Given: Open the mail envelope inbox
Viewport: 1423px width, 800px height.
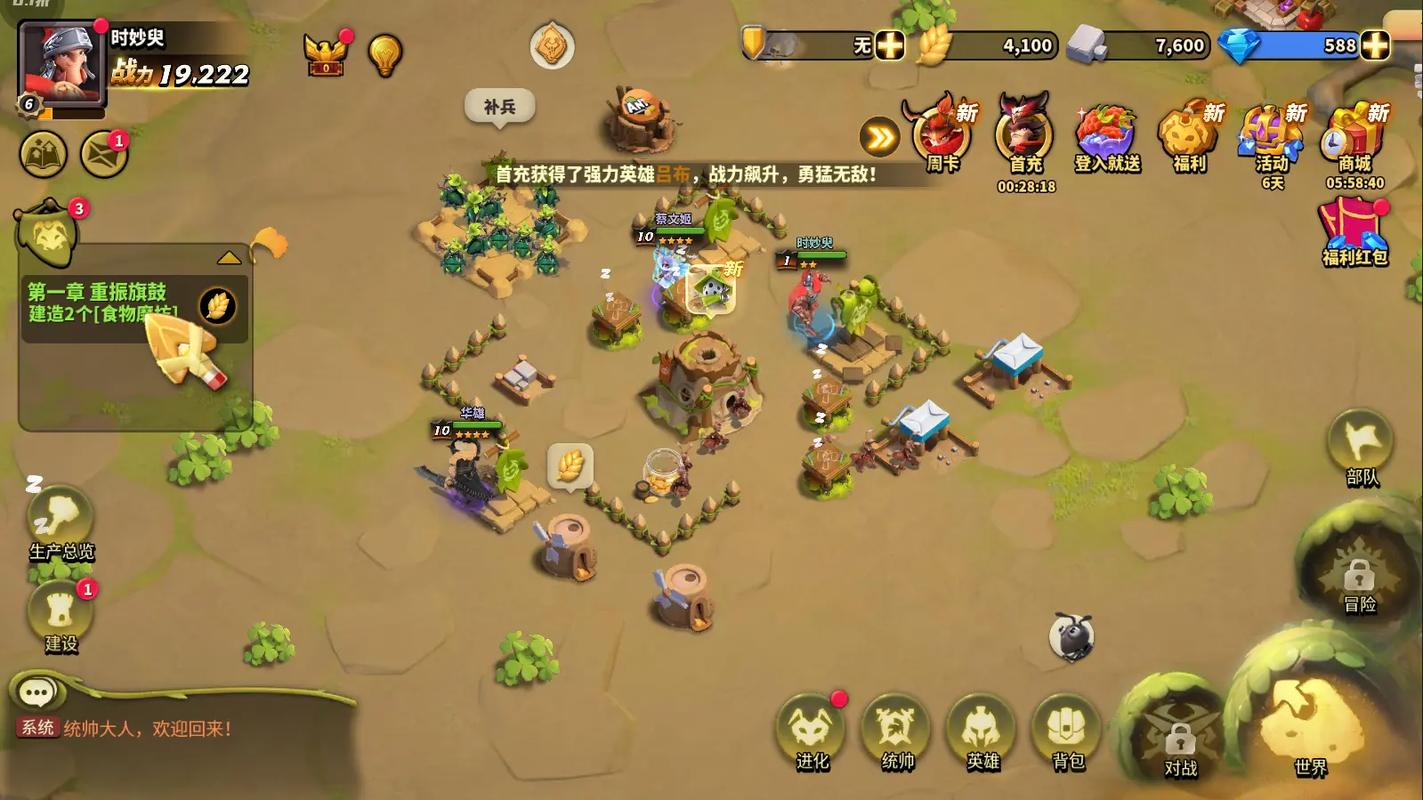Looking at the screenshot, I should coord(104,155).
